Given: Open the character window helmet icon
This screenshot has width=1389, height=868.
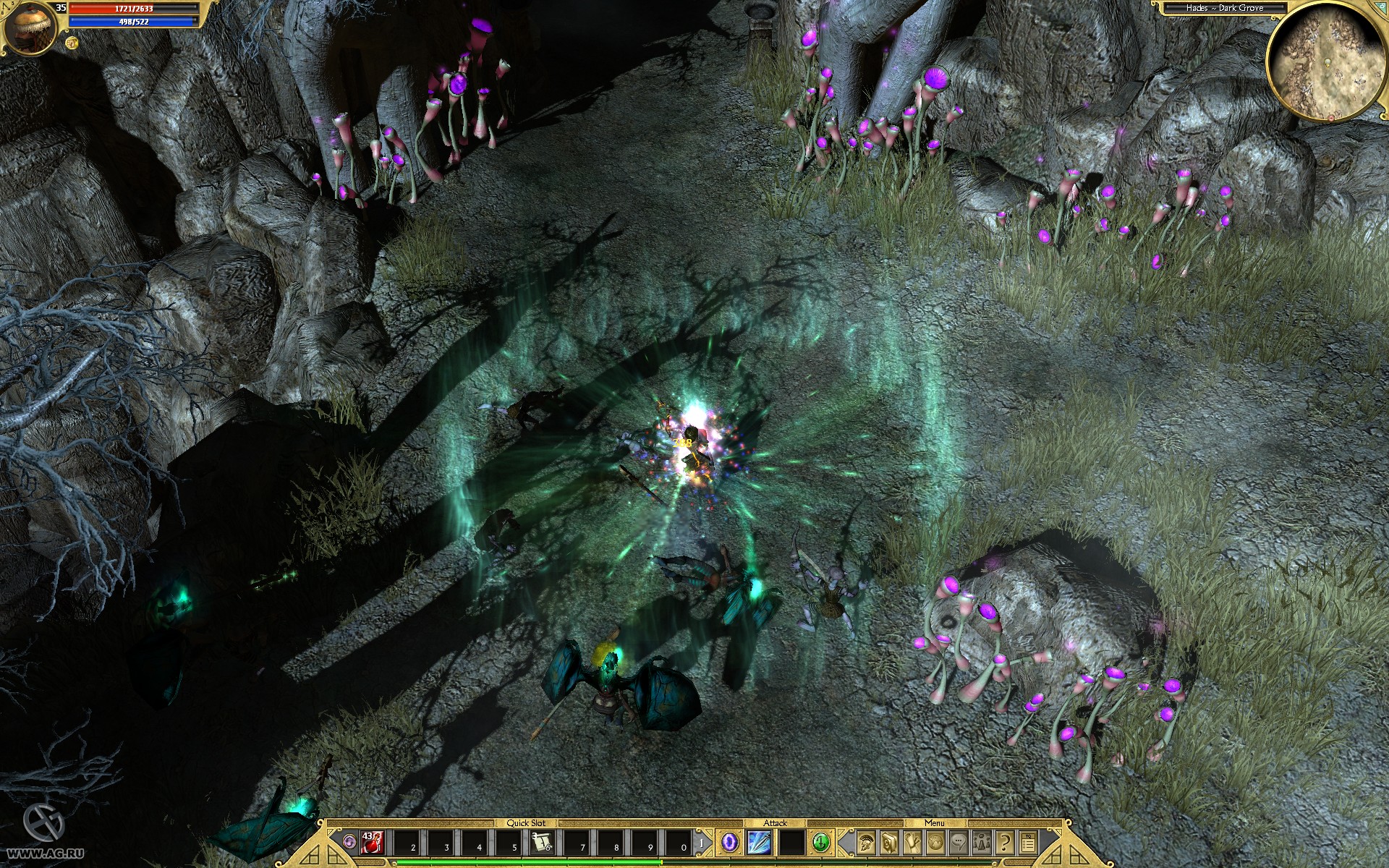Looking at the screenshot, I should (865, 843).
